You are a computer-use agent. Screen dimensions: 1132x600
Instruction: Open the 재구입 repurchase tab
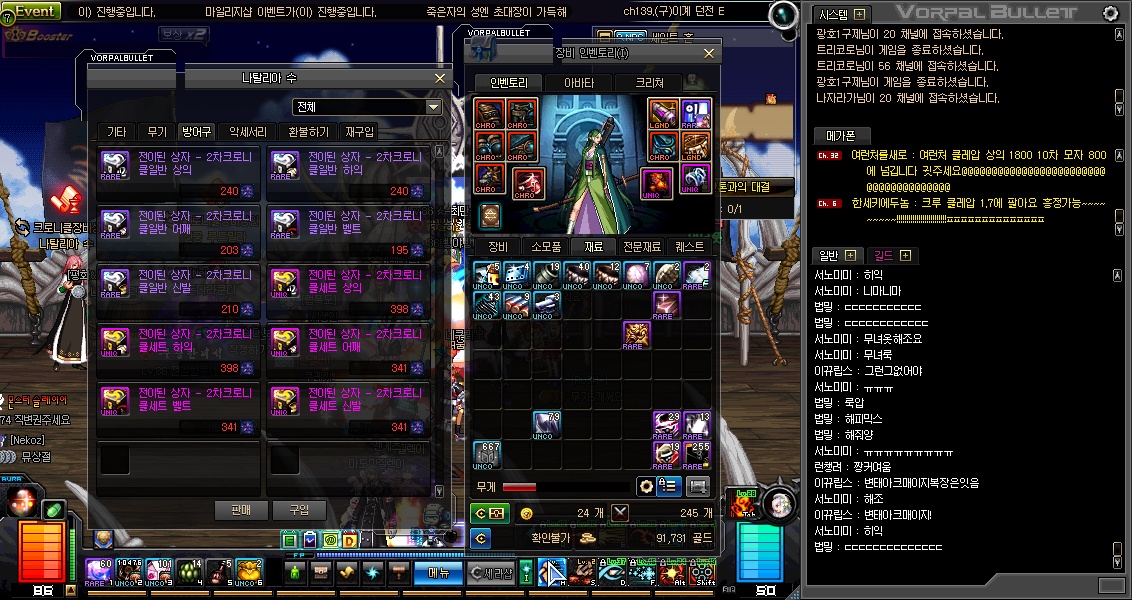pos(359,131)
